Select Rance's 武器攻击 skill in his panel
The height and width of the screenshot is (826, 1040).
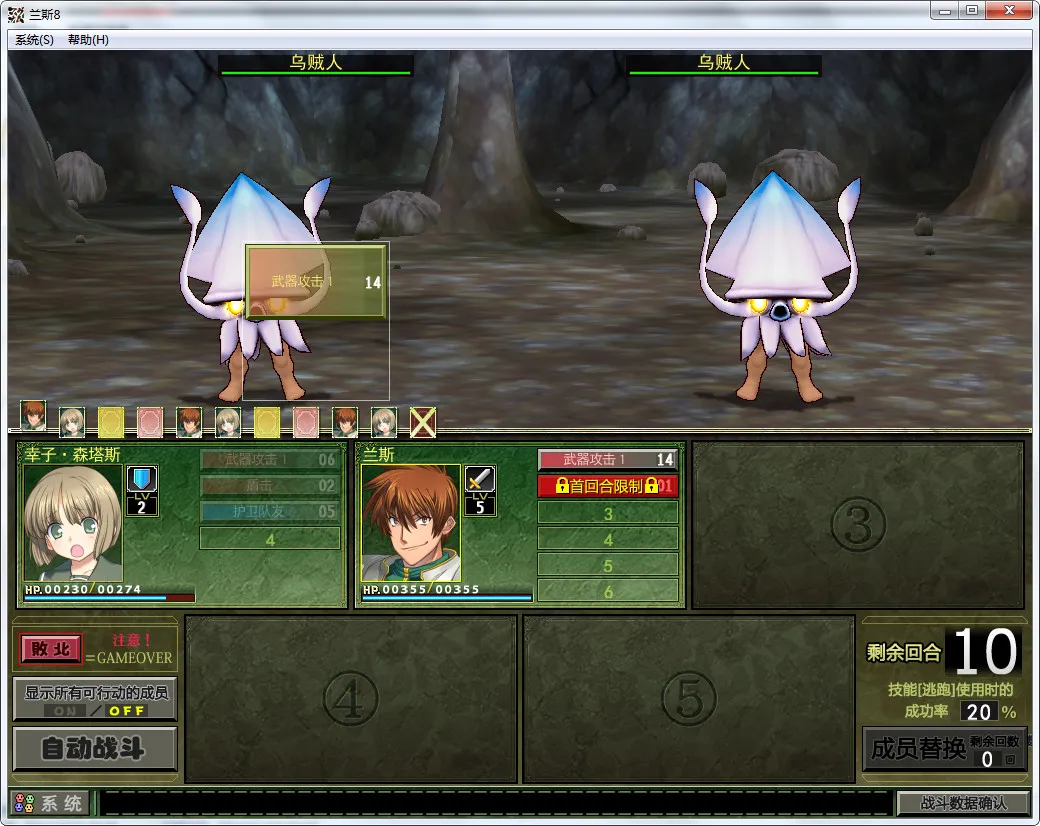point(607,460)
